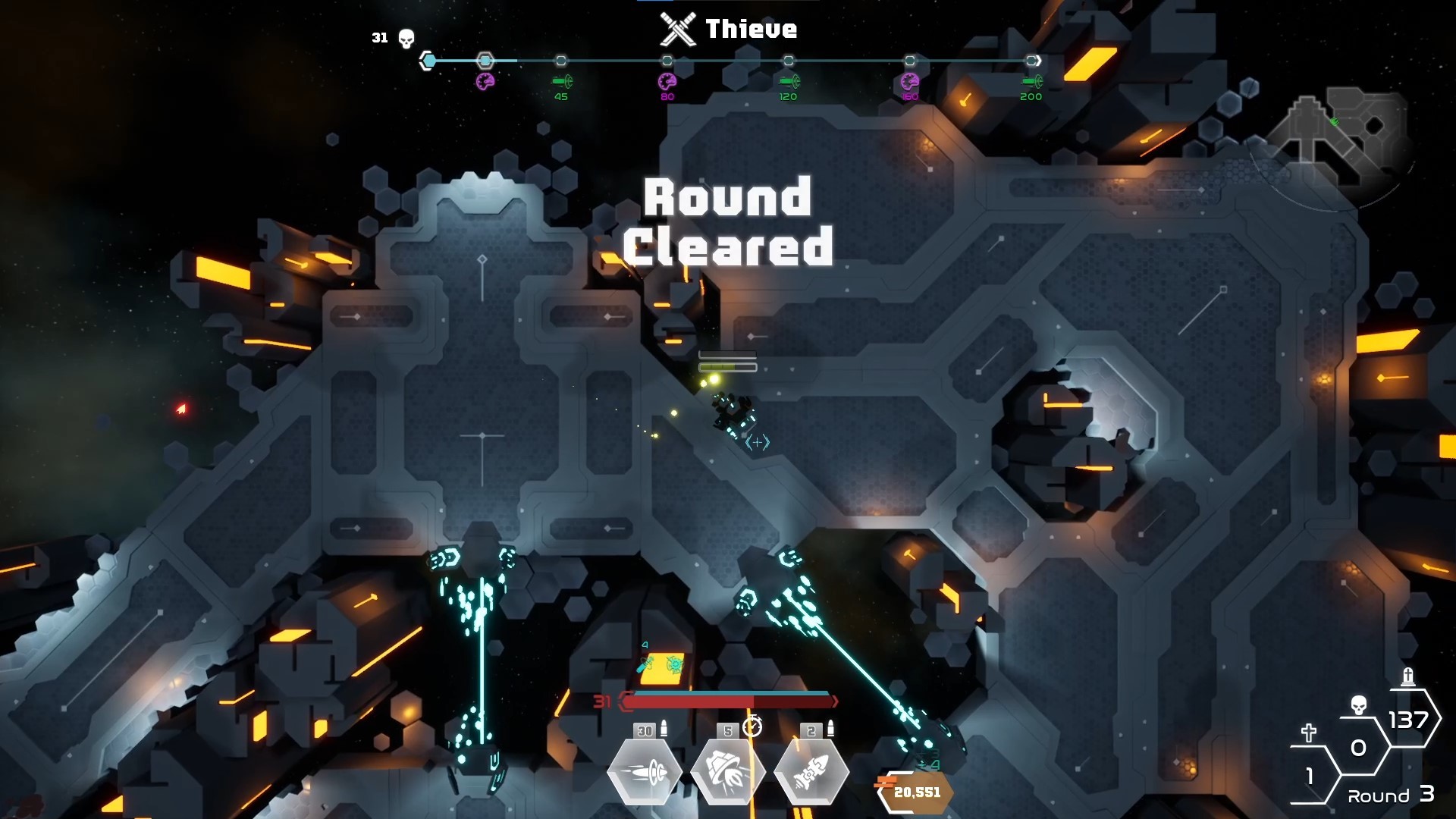Click the 20,551 currency display
Screen dimensions: 1456x819
(915, 793)
